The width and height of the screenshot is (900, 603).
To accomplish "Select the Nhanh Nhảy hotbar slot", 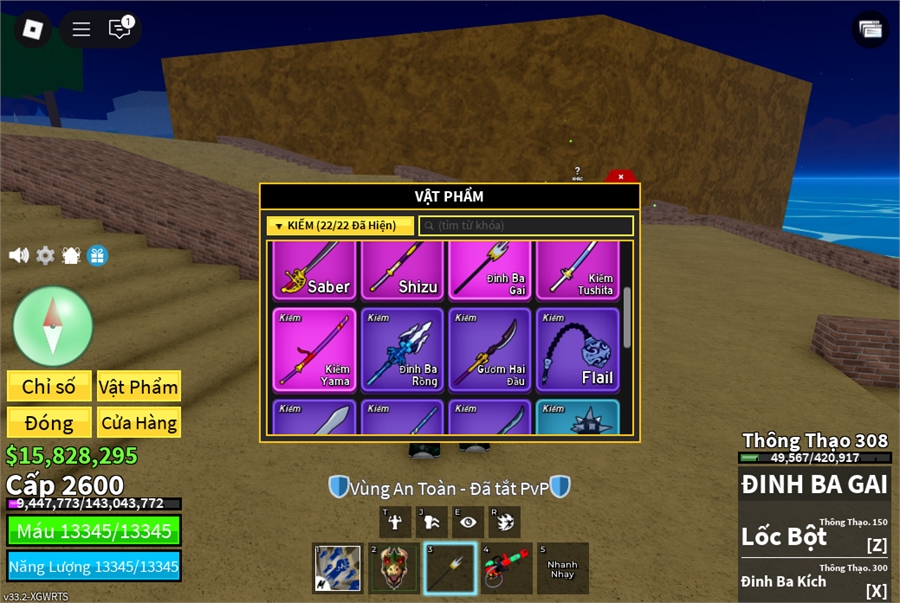I will point(562,569).
